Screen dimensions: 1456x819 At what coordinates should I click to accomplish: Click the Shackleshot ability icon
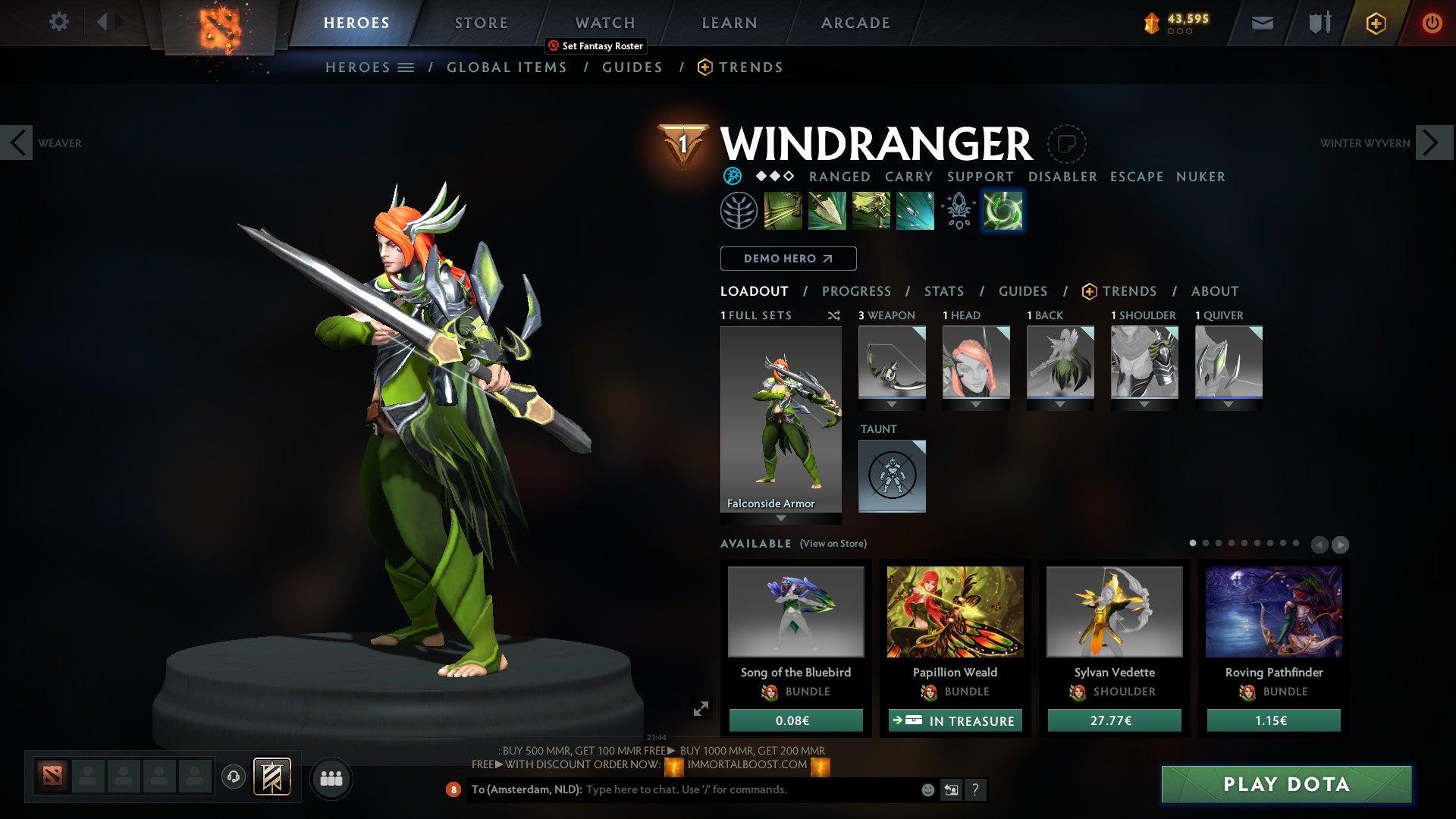pos(781,211)
